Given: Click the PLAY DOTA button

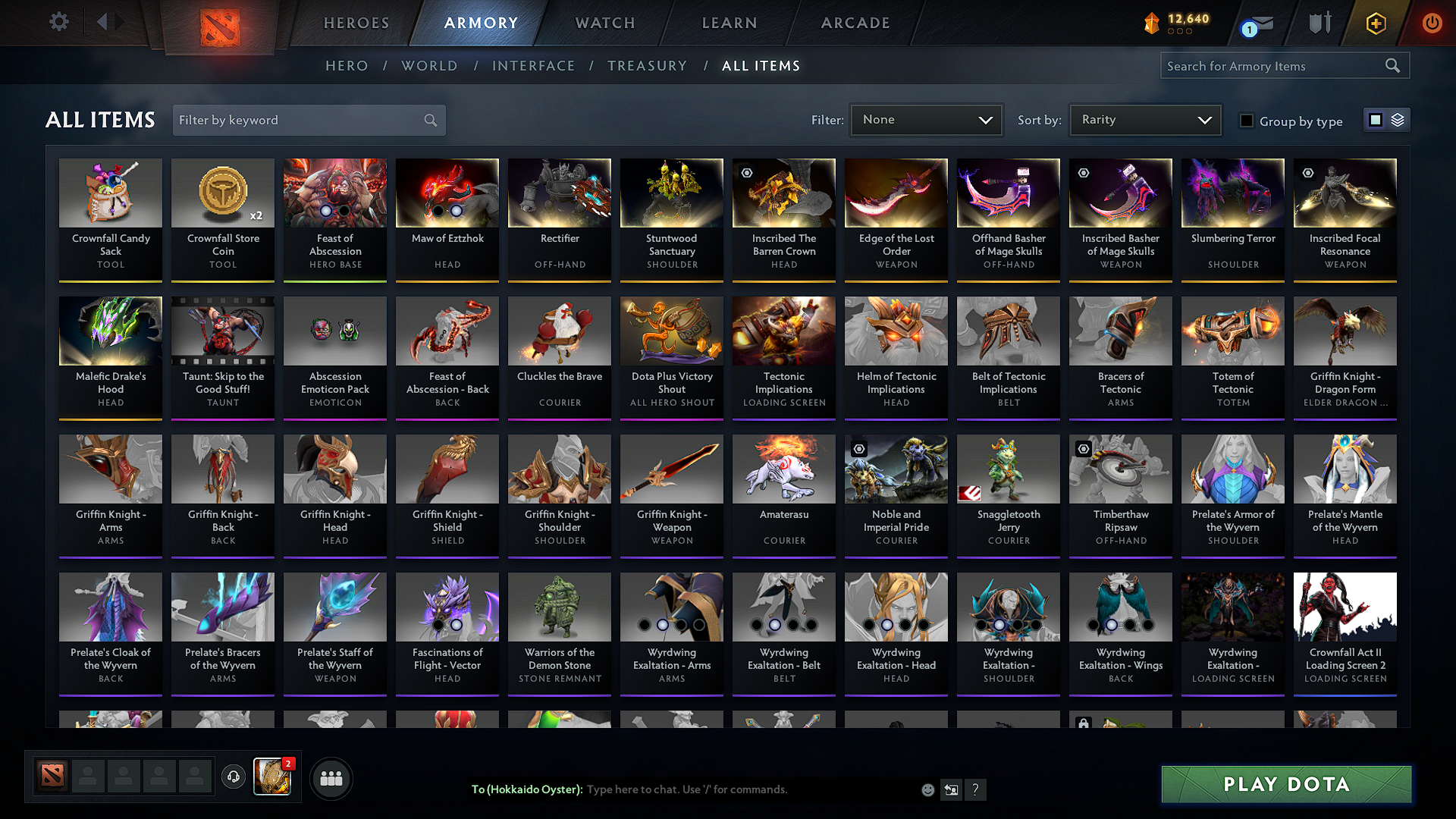Looking at the screenshot, I should click(1285, 784).
